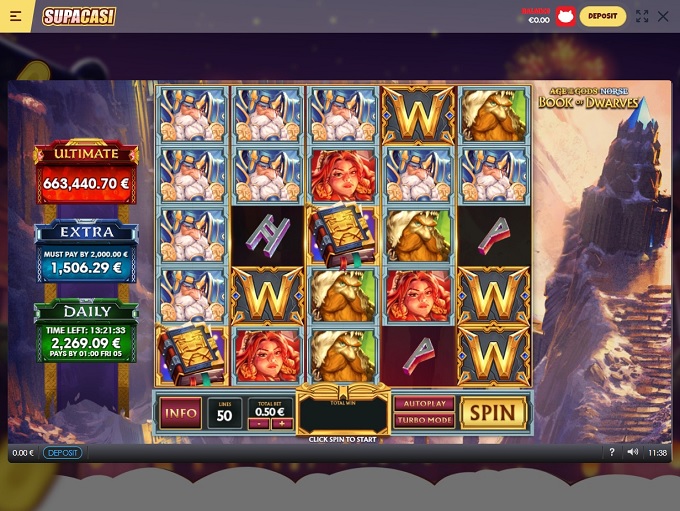The height and width of the screenshot is (511, 680).
Task: Decrease total bet with the minus button
Action: pyautogui.click(x=258, y=423)
